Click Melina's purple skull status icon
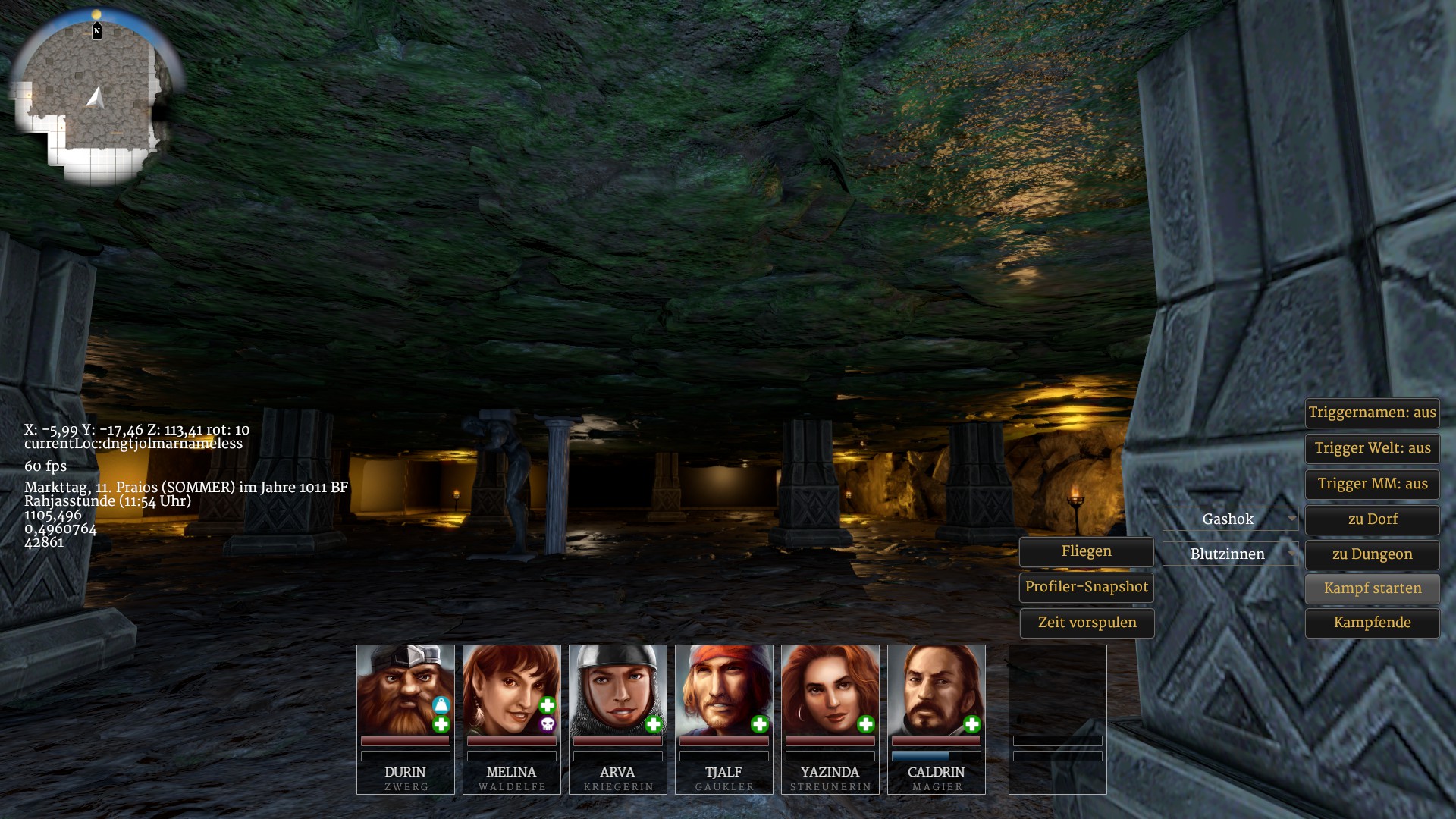Image resolution: width=1456 pixels, height=819 pixels. [548, 725]
